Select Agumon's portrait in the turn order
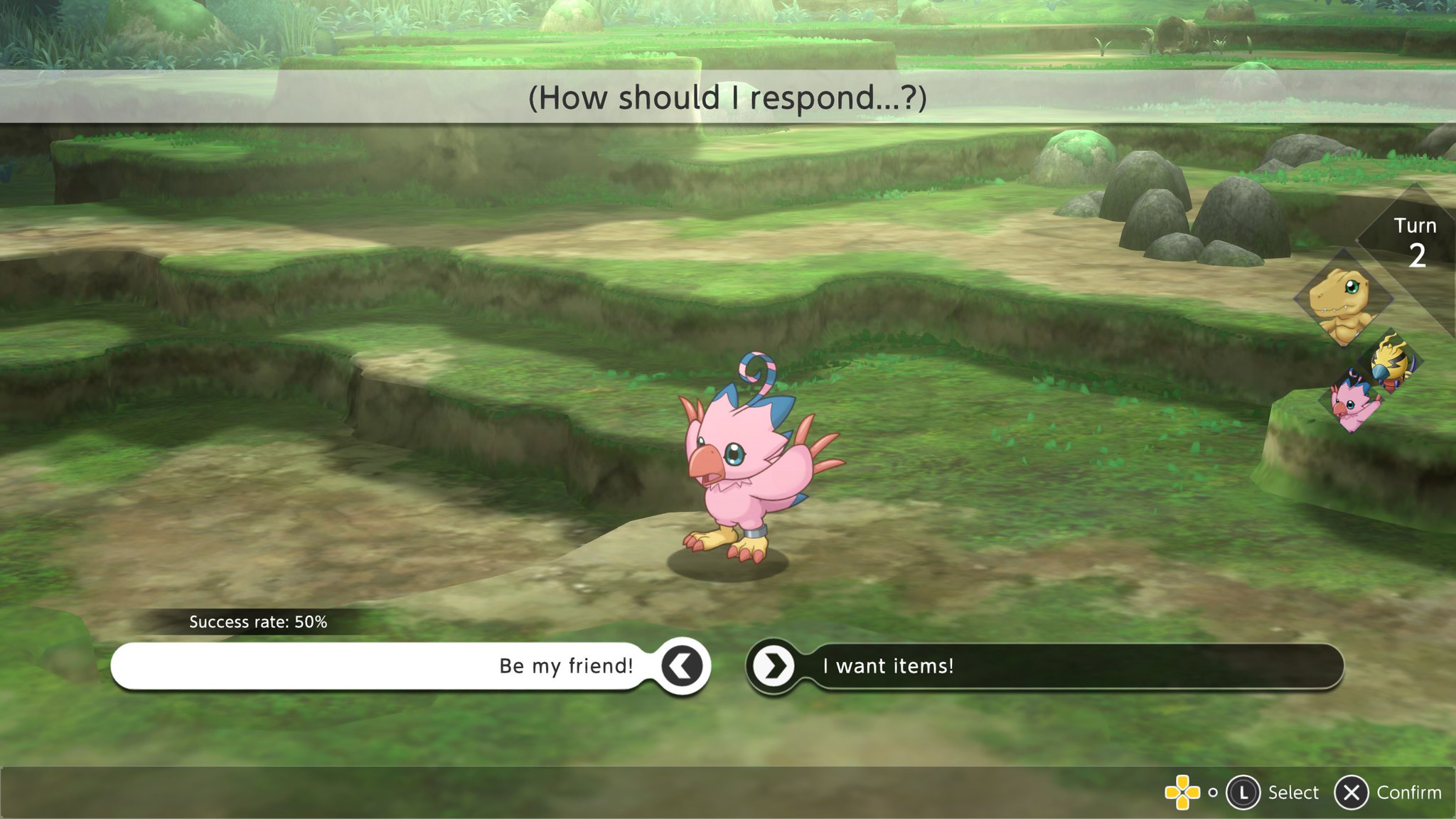The width and height of the screenshot is (1456, 819). point(1342,302)
